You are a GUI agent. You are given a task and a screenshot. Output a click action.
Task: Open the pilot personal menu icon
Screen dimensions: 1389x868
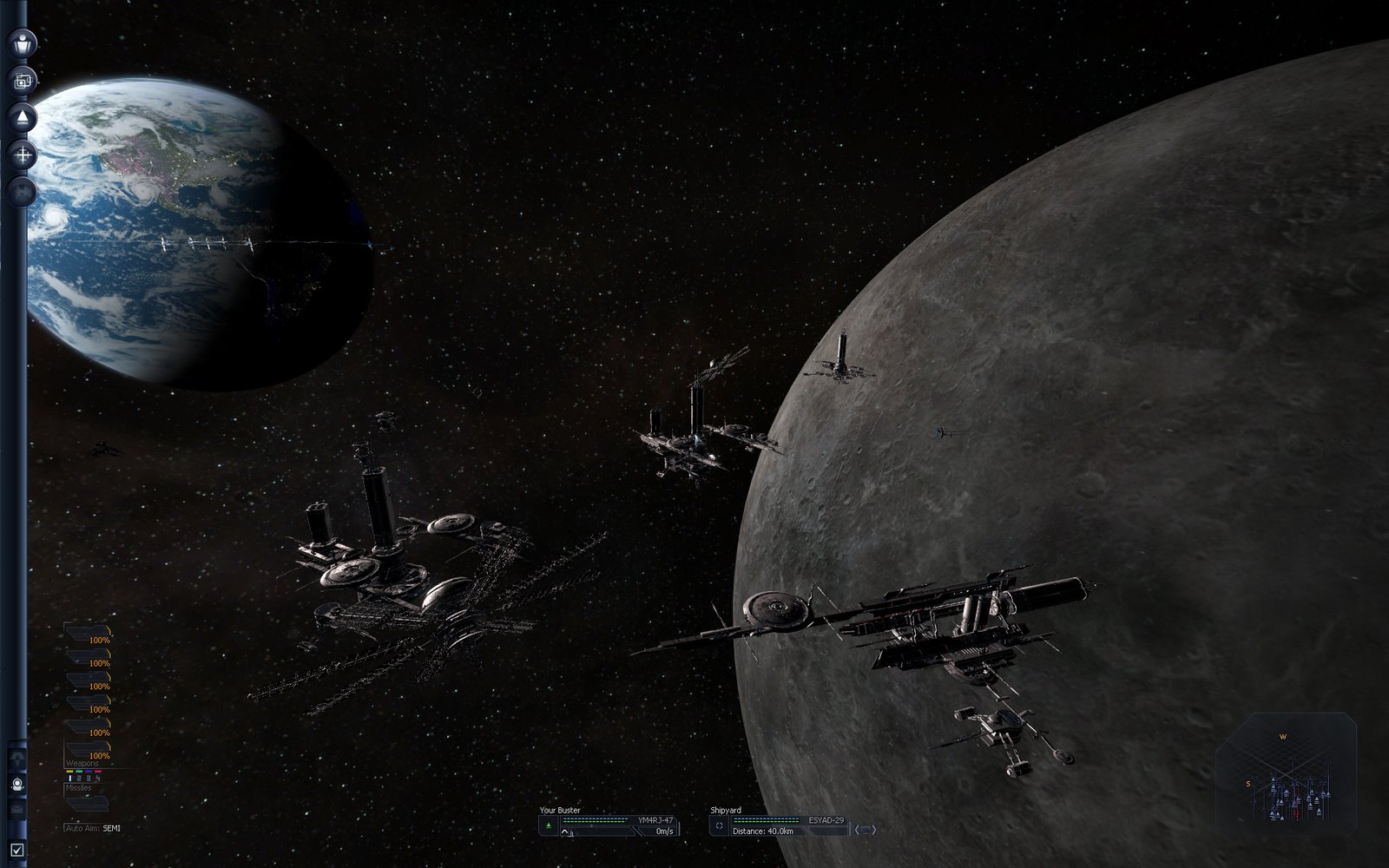coord(22,42)
